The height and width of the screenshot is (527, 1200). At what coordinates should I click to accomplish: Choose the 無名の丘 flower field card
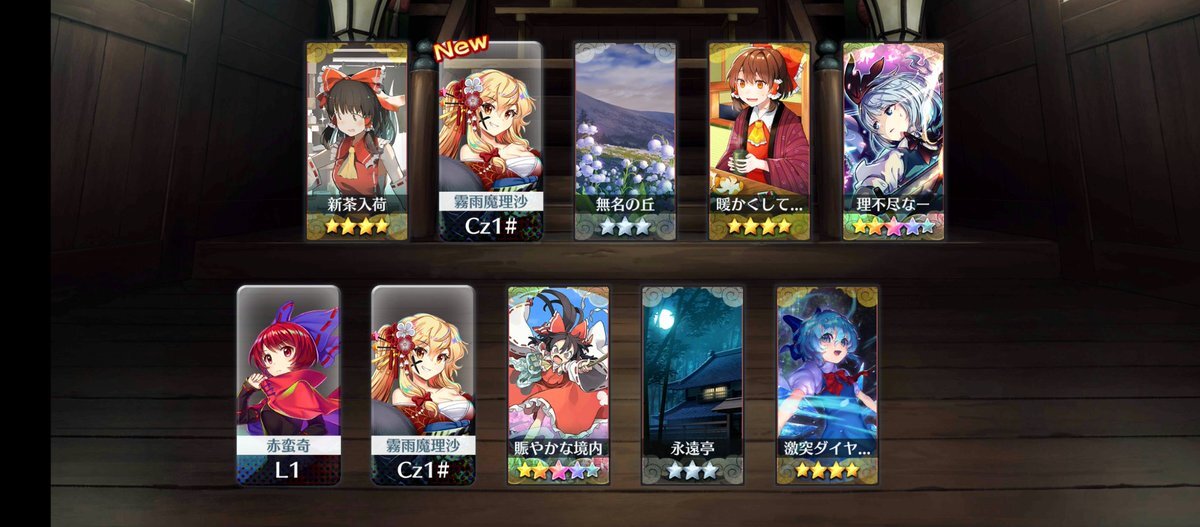[x=625, y=140]
